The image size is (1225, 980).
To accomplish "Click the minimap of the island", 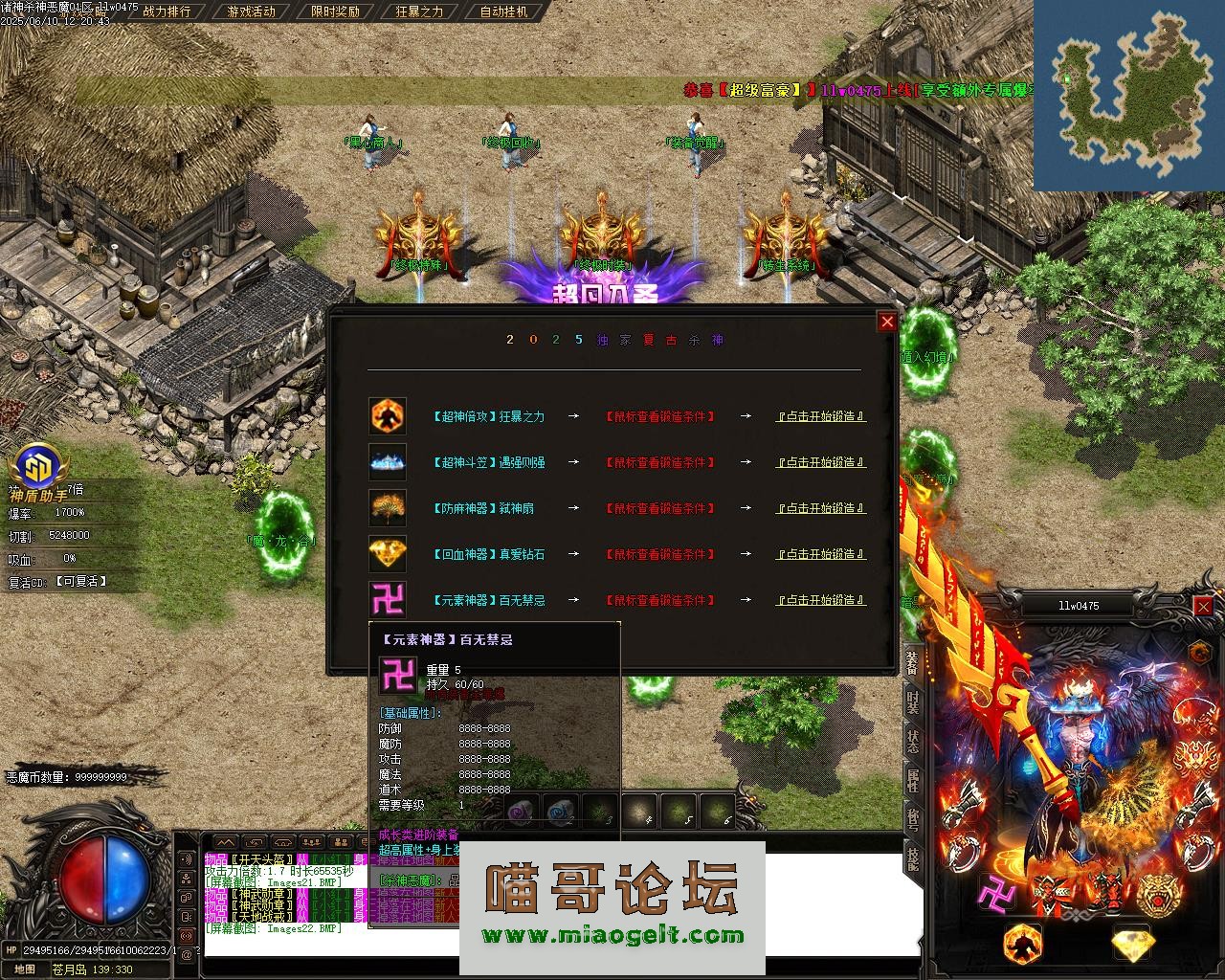I will click(x=1129, y=96).
